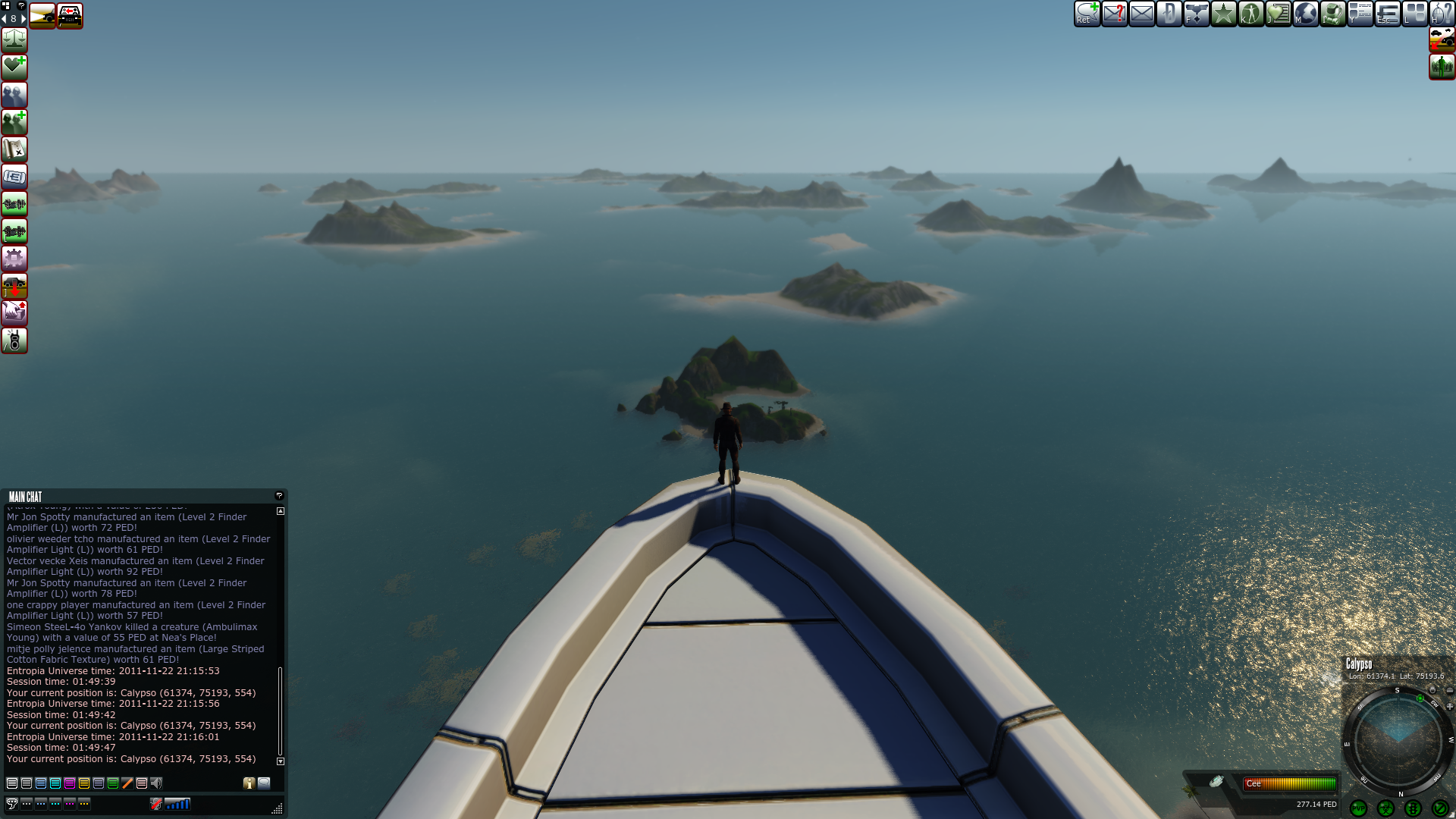
Task: Open the Esc system menu icon
Action: coord(1388,13)
